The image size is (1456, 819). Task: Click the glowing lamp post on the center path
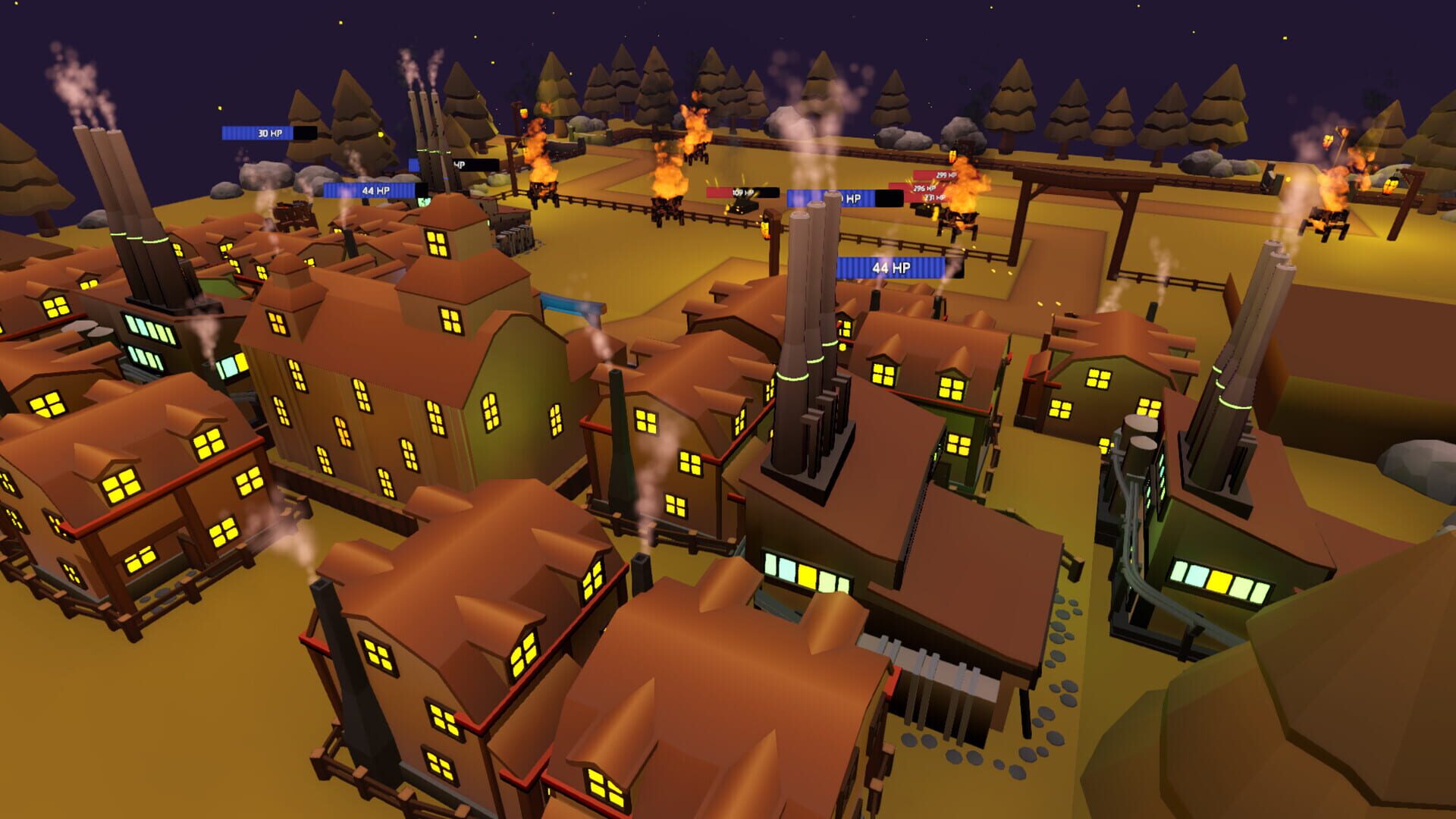[x=766, y=227]
